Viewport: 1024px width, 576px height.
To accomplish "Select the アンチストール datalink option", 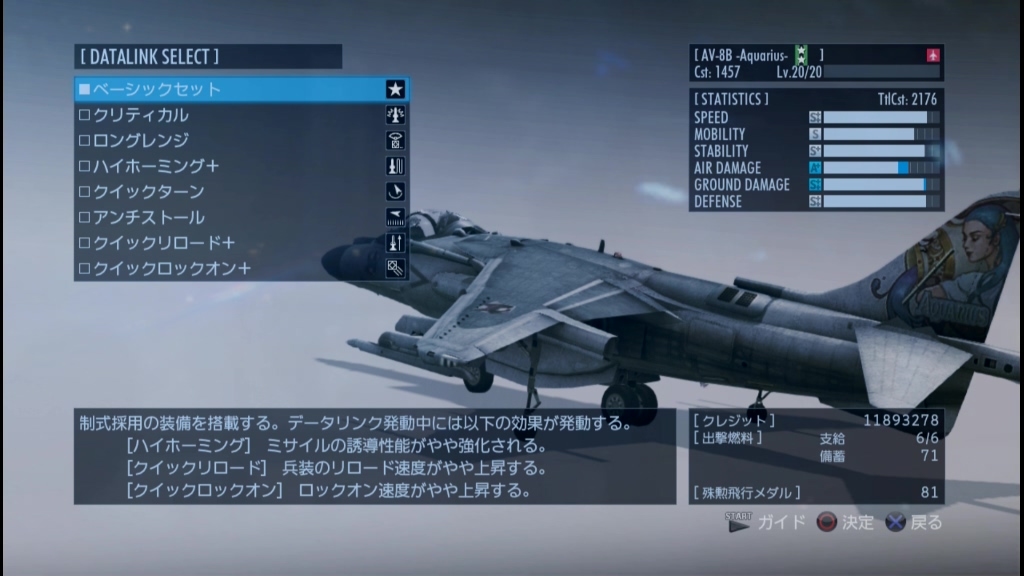I will 240,217.
